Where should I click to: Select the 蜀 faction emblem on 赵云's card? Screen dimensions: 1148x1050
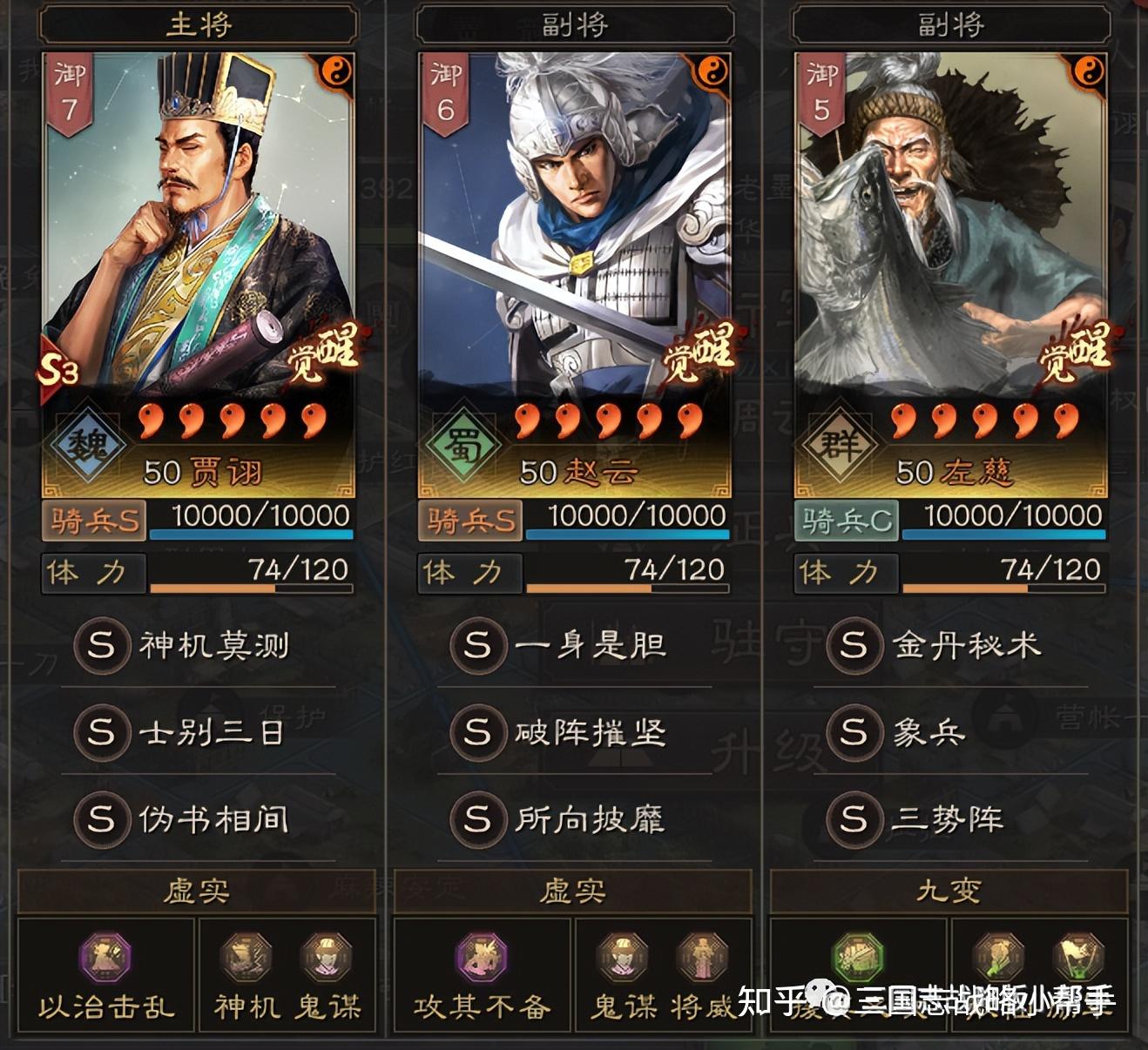(x=462, y=445)
